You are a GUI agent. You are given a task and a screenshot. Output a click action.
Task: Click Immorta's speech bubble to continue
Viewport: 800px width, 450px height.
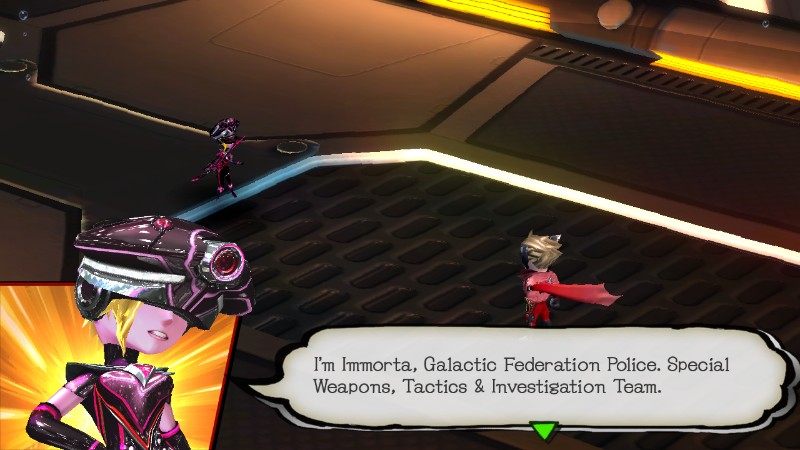click(520, 375)
